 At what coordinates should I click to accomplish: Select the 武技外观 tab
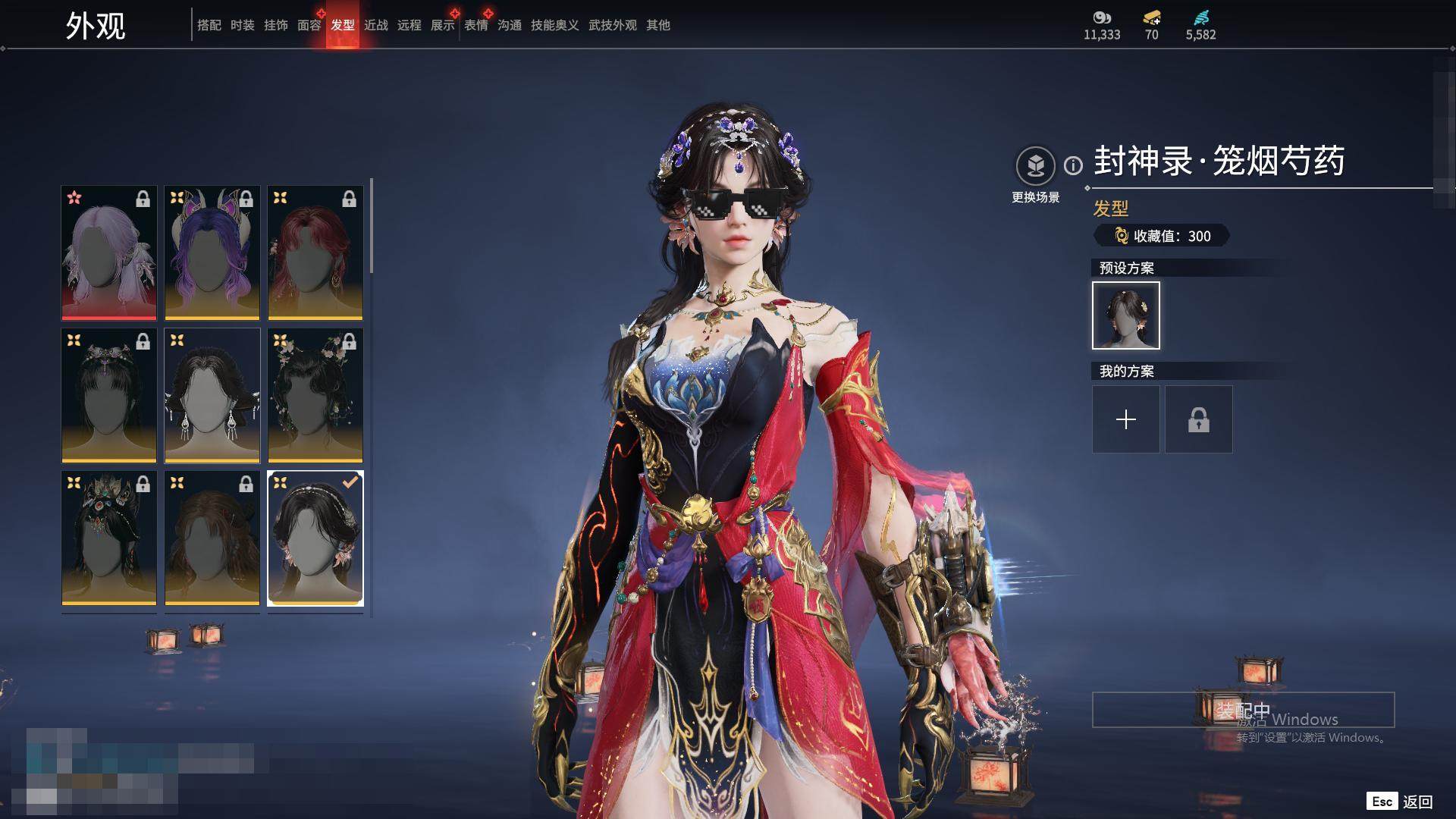612,25
